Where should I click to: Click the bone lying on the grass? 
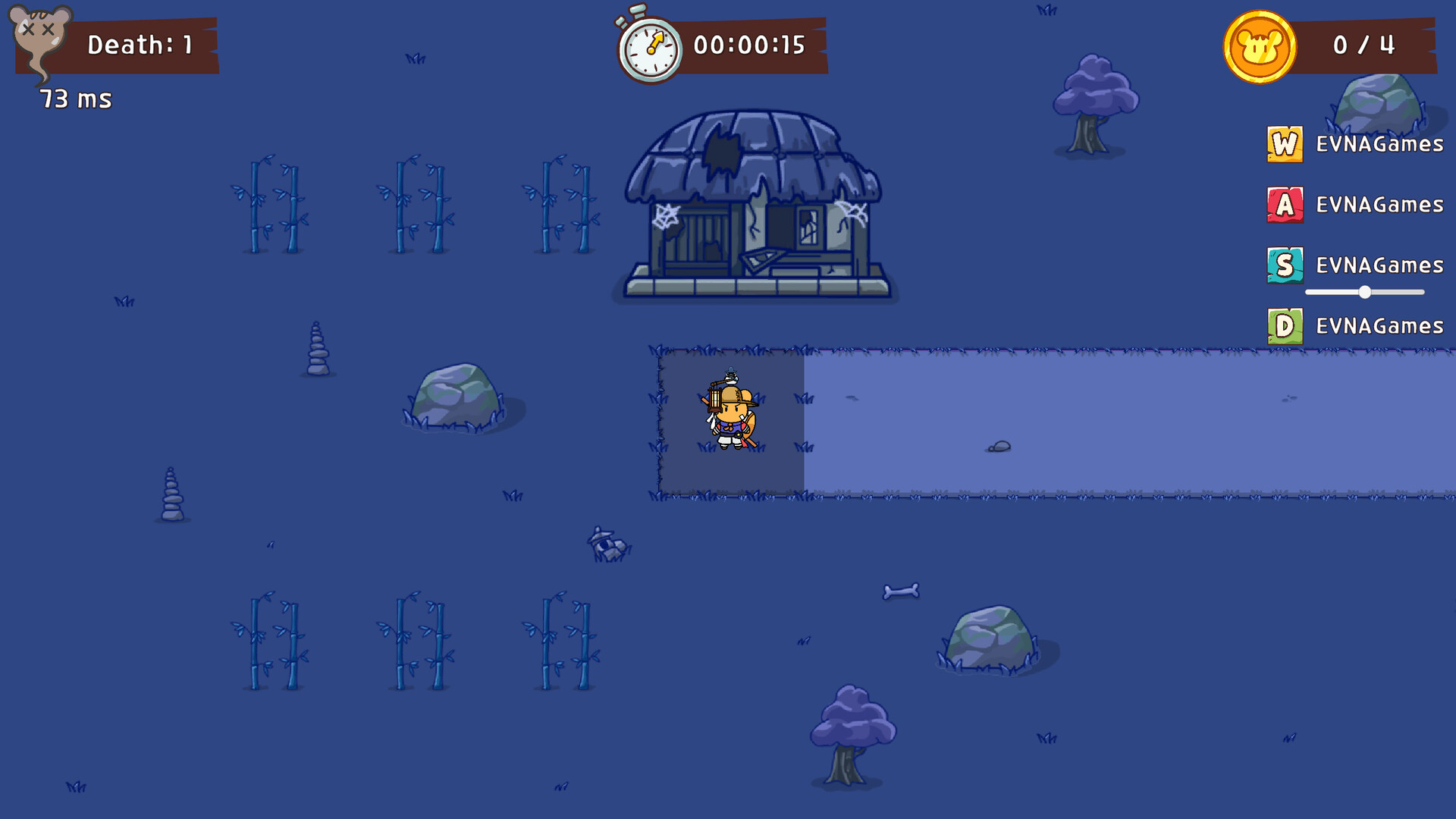pyautogui.click(x=902, y=590)
